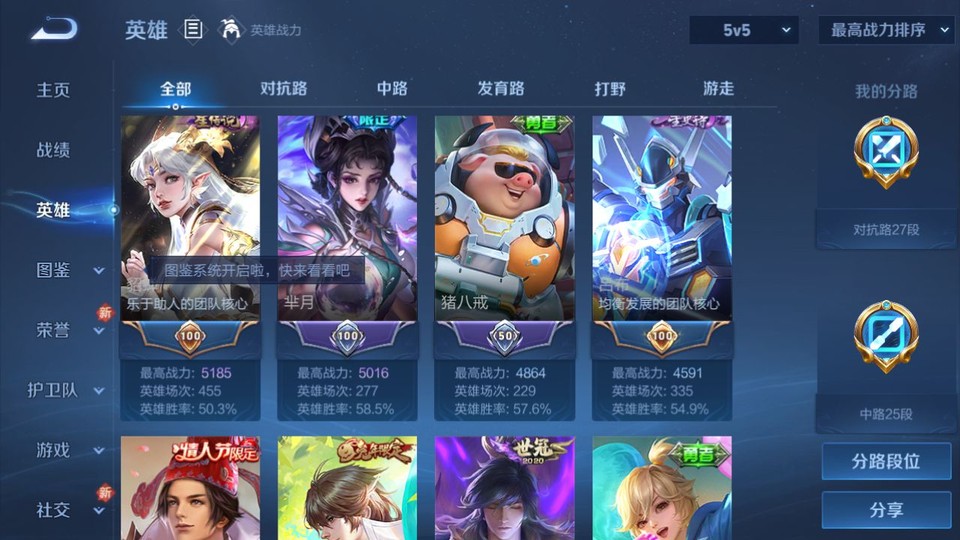Open the 战绩 menu entry

(54, 150)
